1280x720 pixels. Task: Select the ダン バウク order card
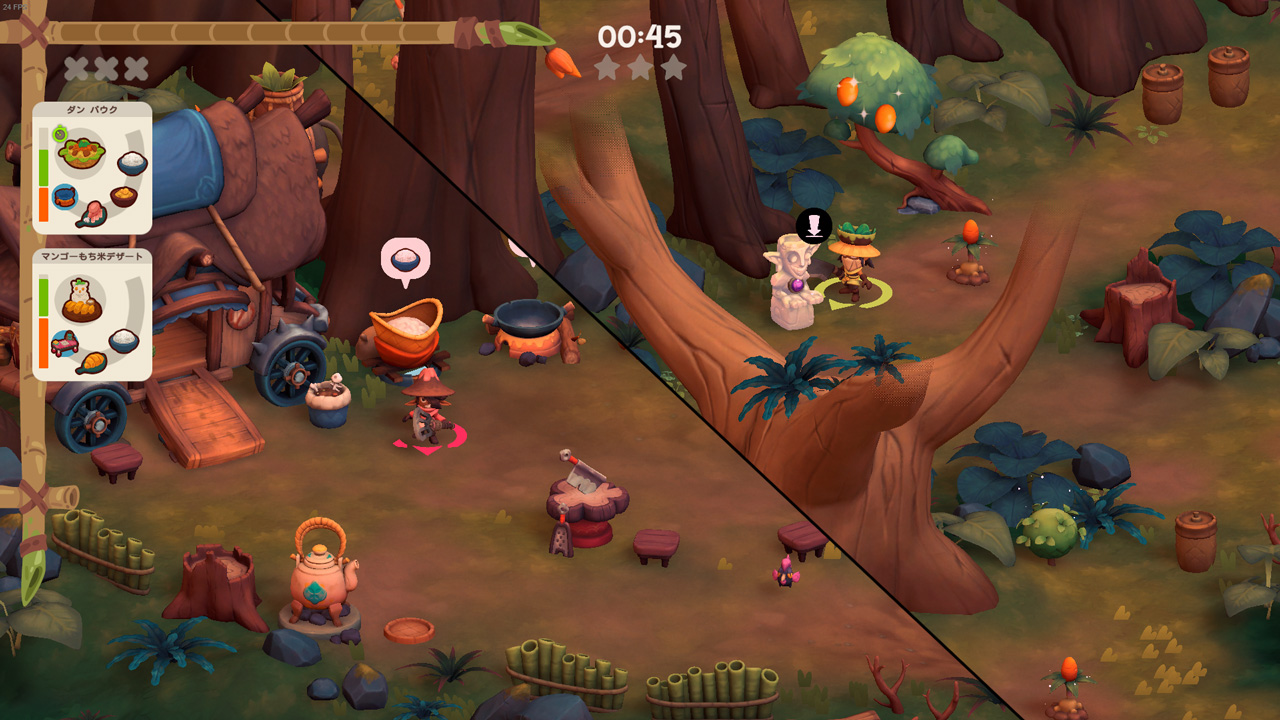pyautogui.click(x=92, y=168)
